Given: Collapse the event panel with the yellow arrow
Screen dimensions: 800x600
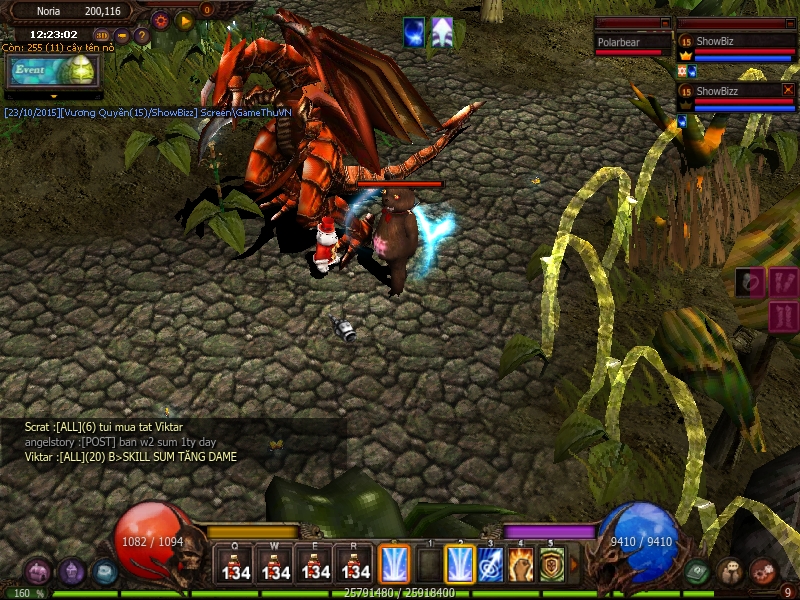Looking at the screenshot, I should (x=53, y=96).
